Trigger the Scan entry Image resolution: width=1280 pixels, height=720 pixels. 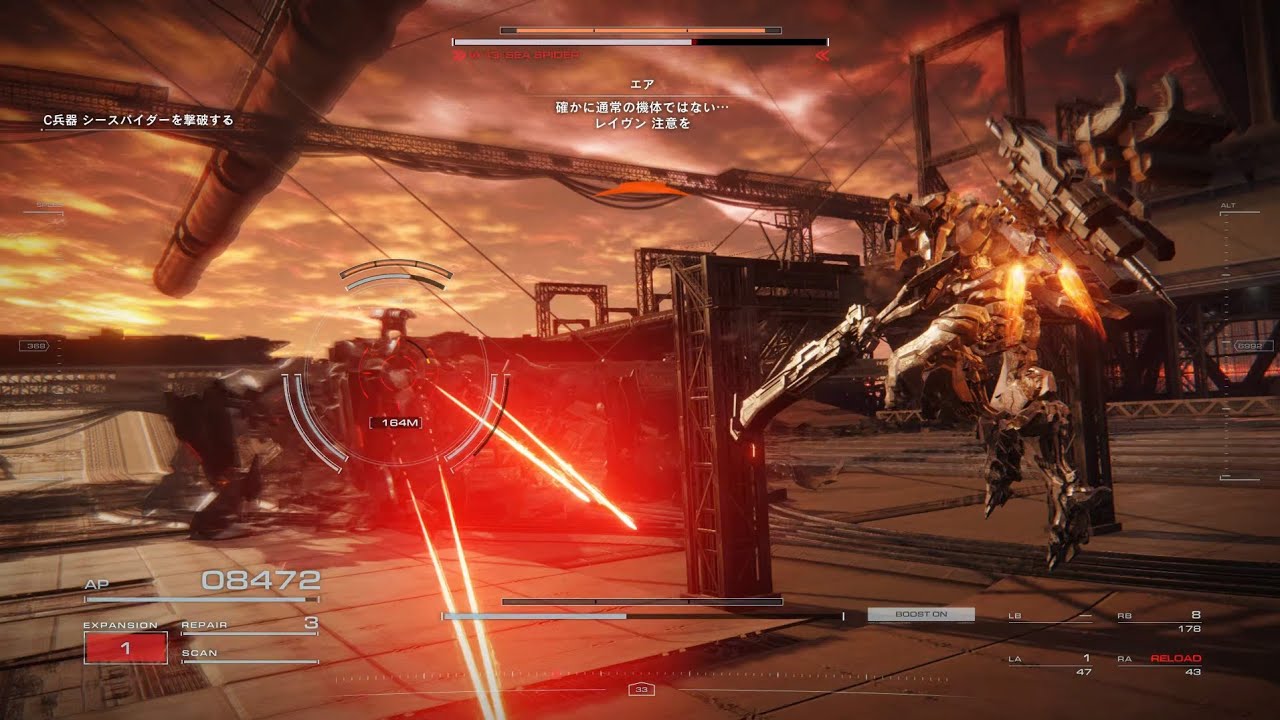[x=249, y=654]
